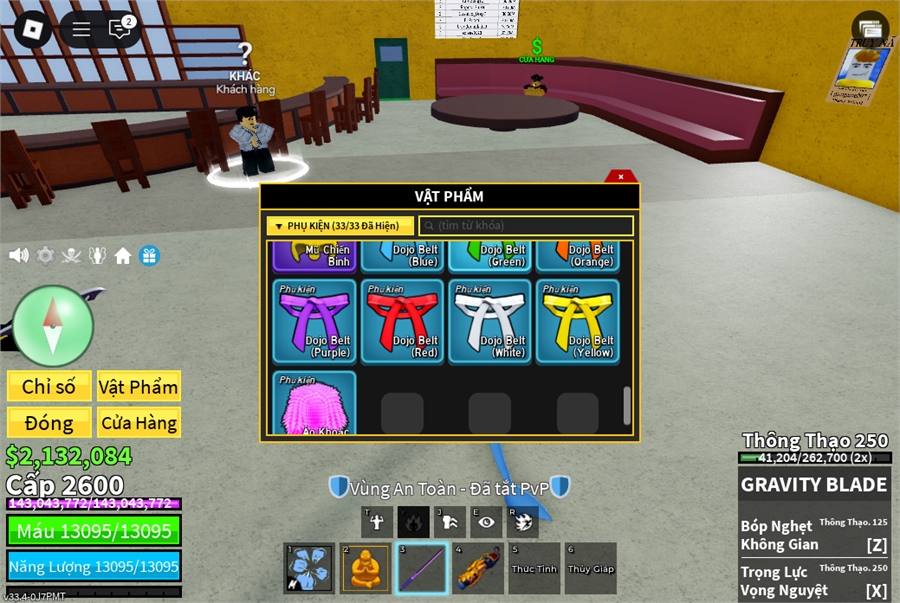Equip the purple Gravity Blade sword slot
Screen dimensions: 900x603
[x=421, y=568]
